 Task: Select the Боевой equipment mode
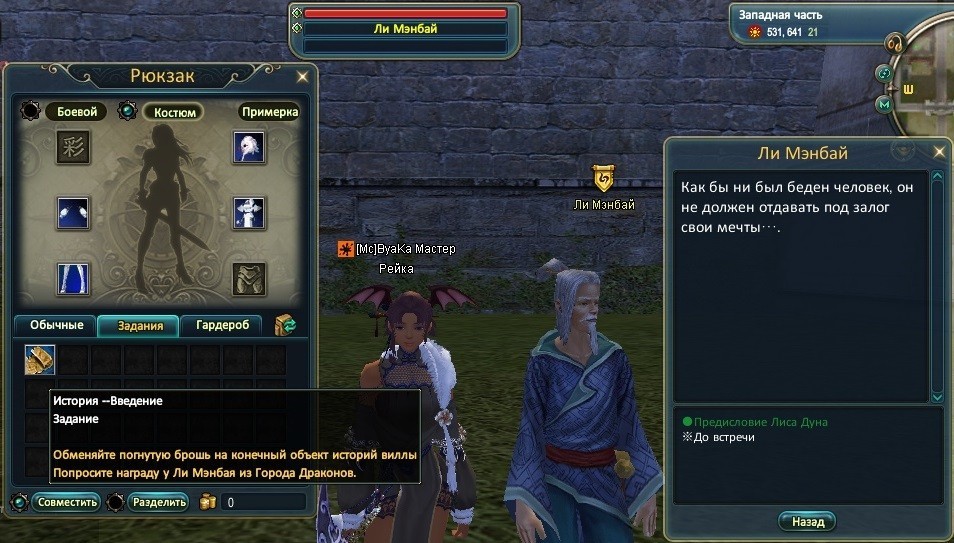76,111
